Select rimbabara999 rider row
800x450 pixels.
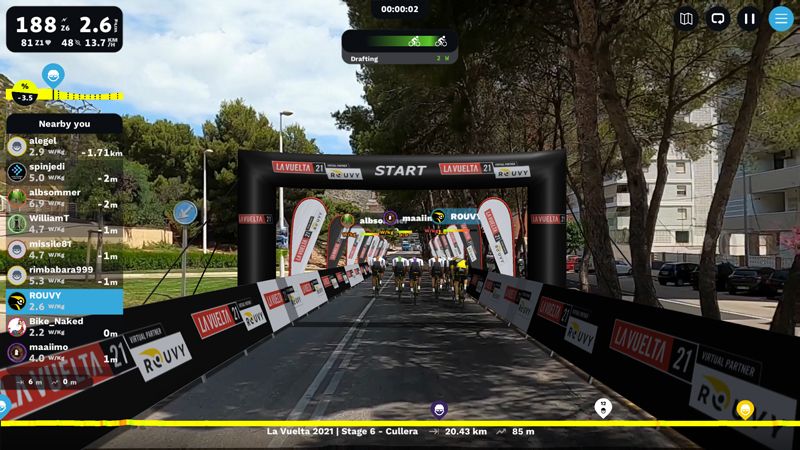(64, 275)
